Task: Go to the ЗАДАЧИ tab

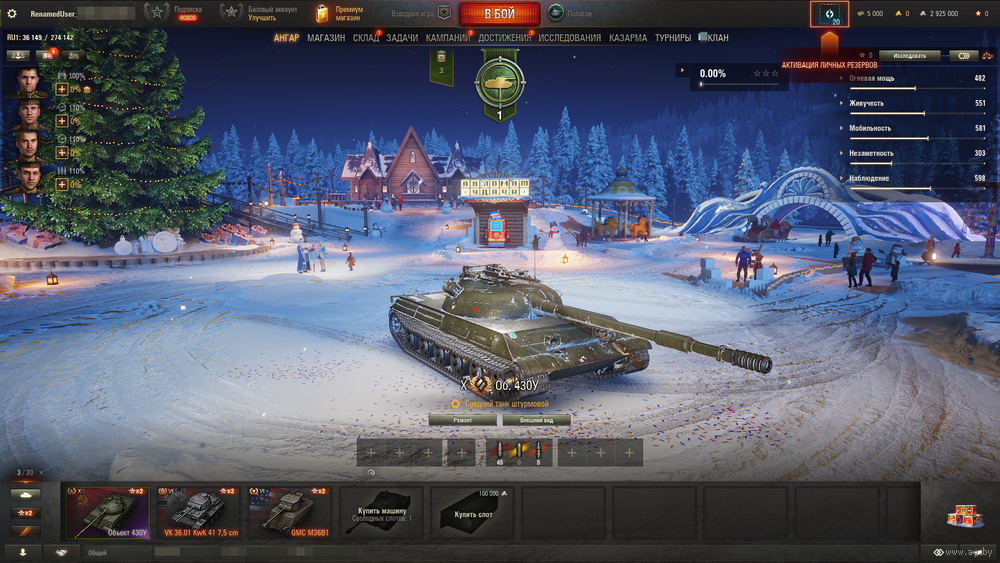Action: (x=402, y=38)
